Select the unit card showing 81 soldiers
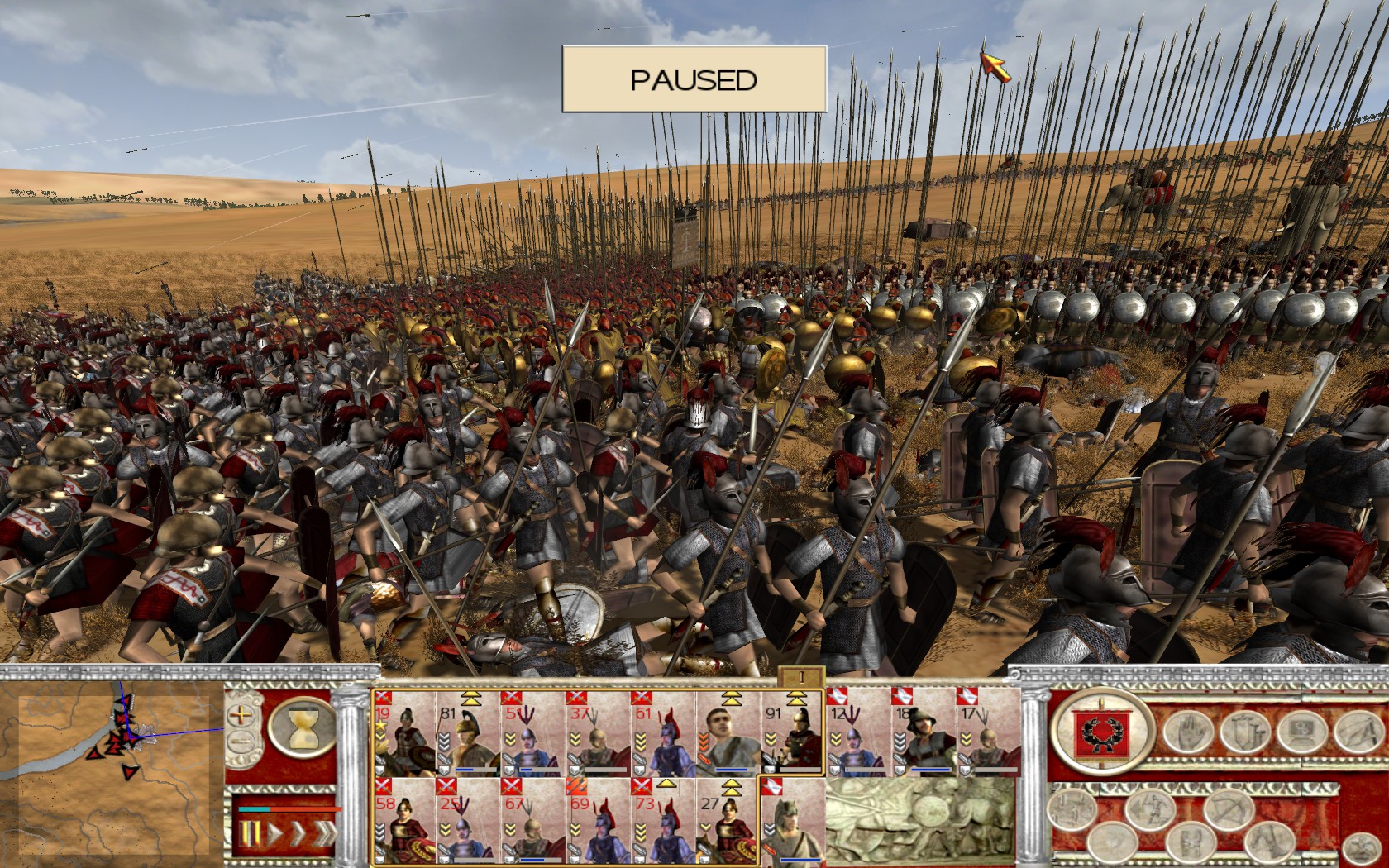 point(469,733)
